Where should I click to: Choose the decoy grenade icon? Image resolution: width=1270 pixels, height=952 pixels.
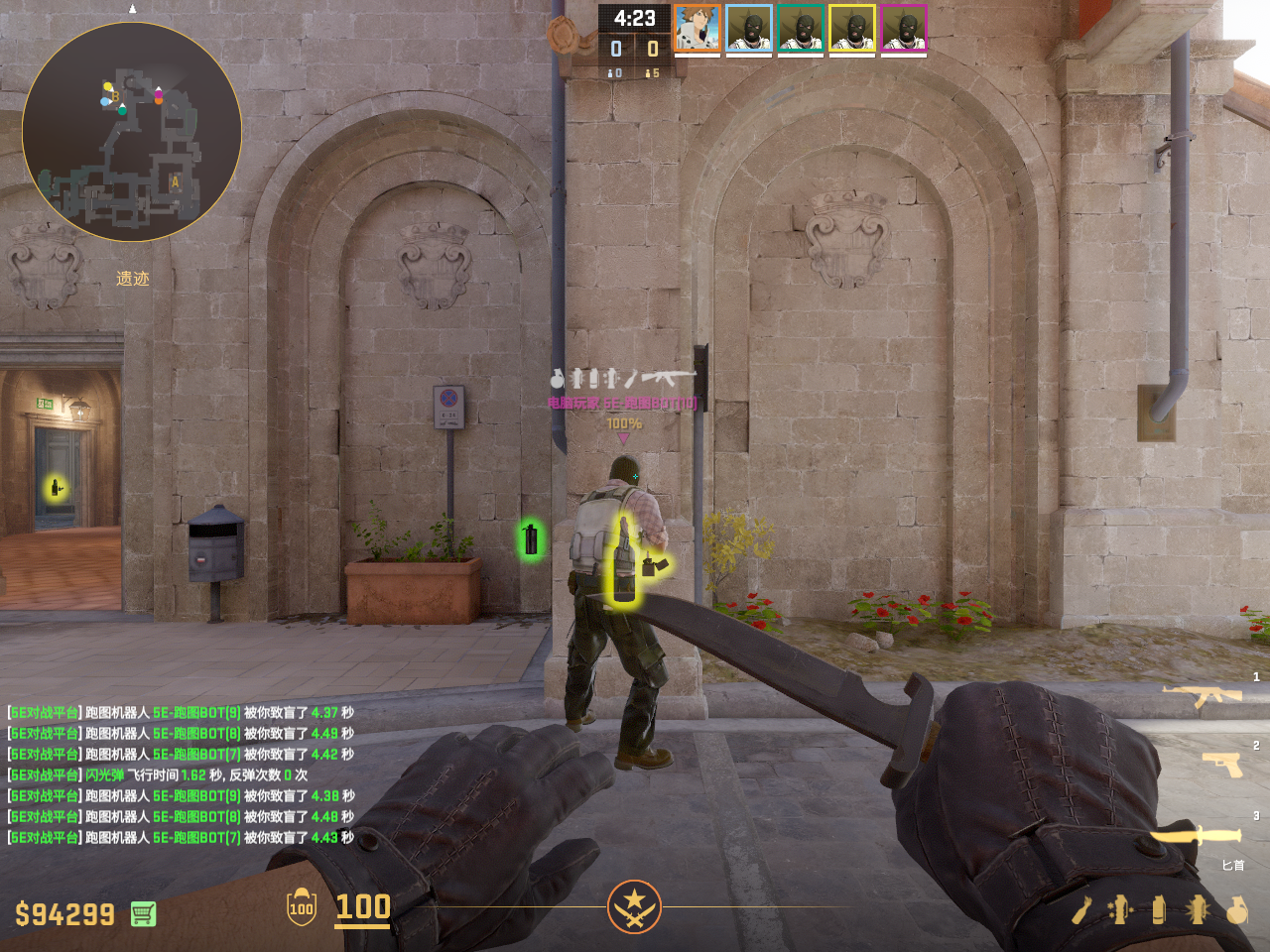point(1121,909)
